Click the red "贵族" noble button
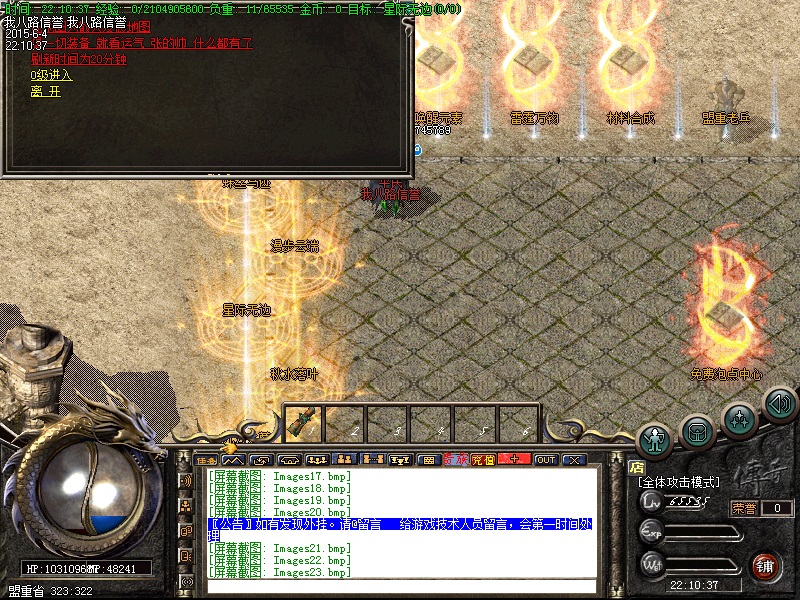This screenshot has width=800, height=600. 455,460
